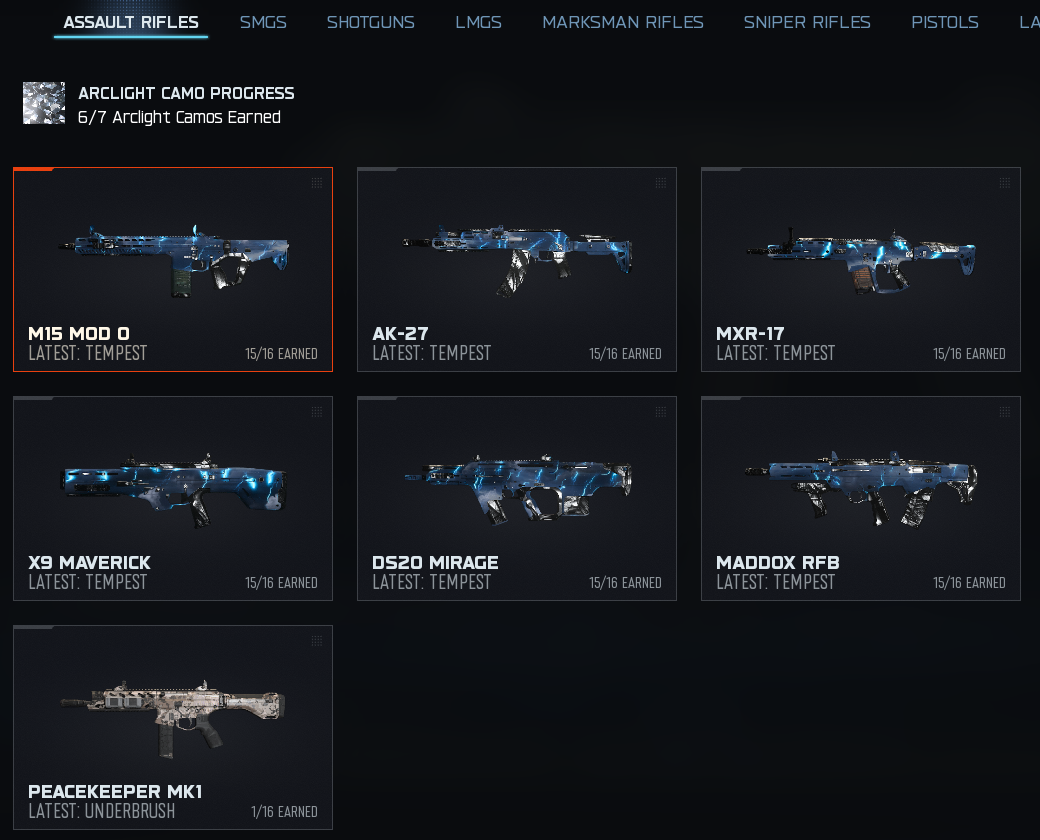Click the Arclight camo swatch icon
Viewport: 1040px width, 840px height.
pos(44,104)
